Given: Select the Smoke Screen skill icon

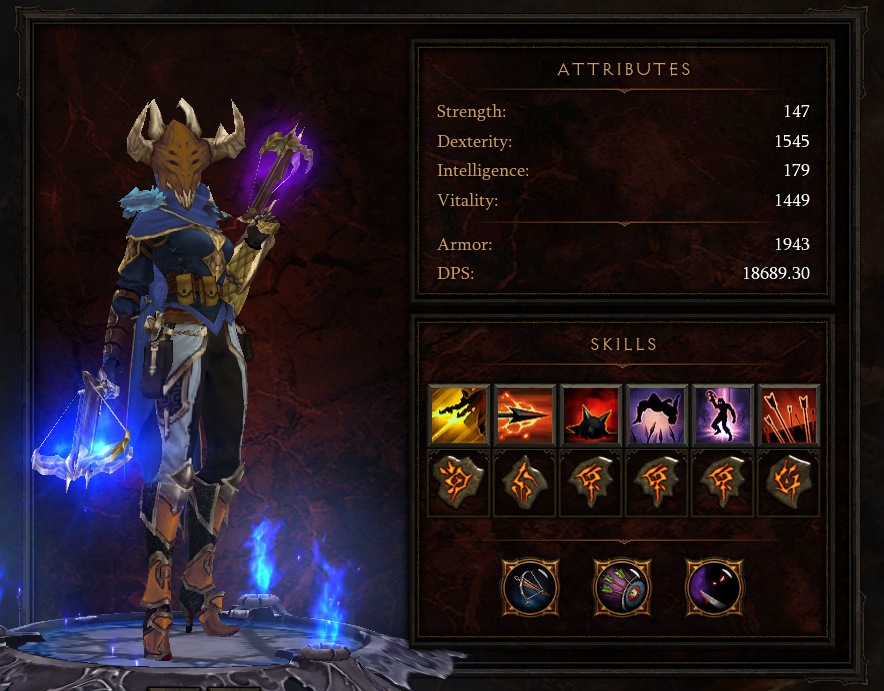Looking at the screenshot, I should [x=722, y=414].
